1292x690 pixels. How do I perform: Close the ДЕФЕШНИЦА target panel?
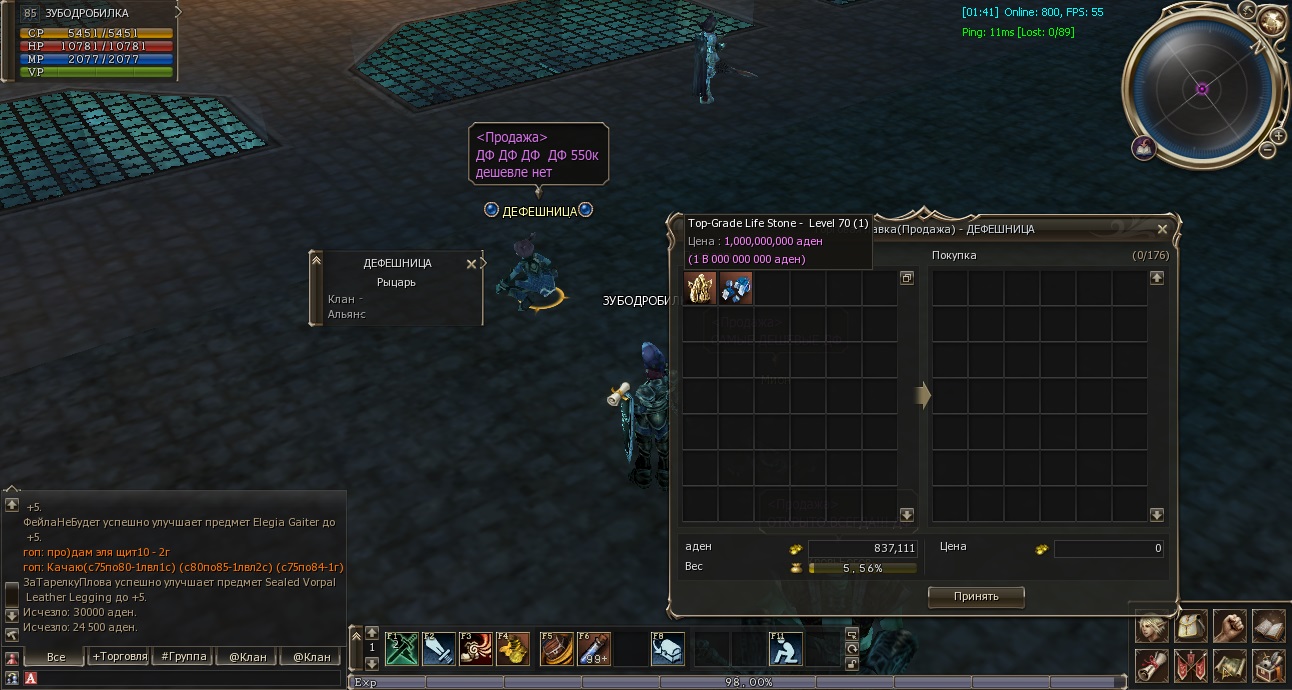click(472, 264)
